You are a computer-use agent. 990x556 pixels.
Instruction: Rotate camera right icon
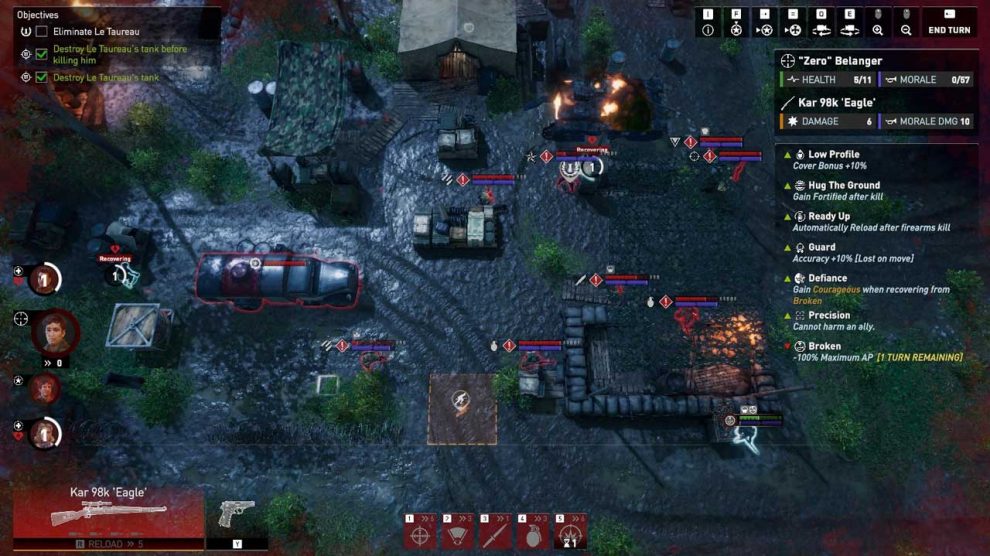coord(850,30)
